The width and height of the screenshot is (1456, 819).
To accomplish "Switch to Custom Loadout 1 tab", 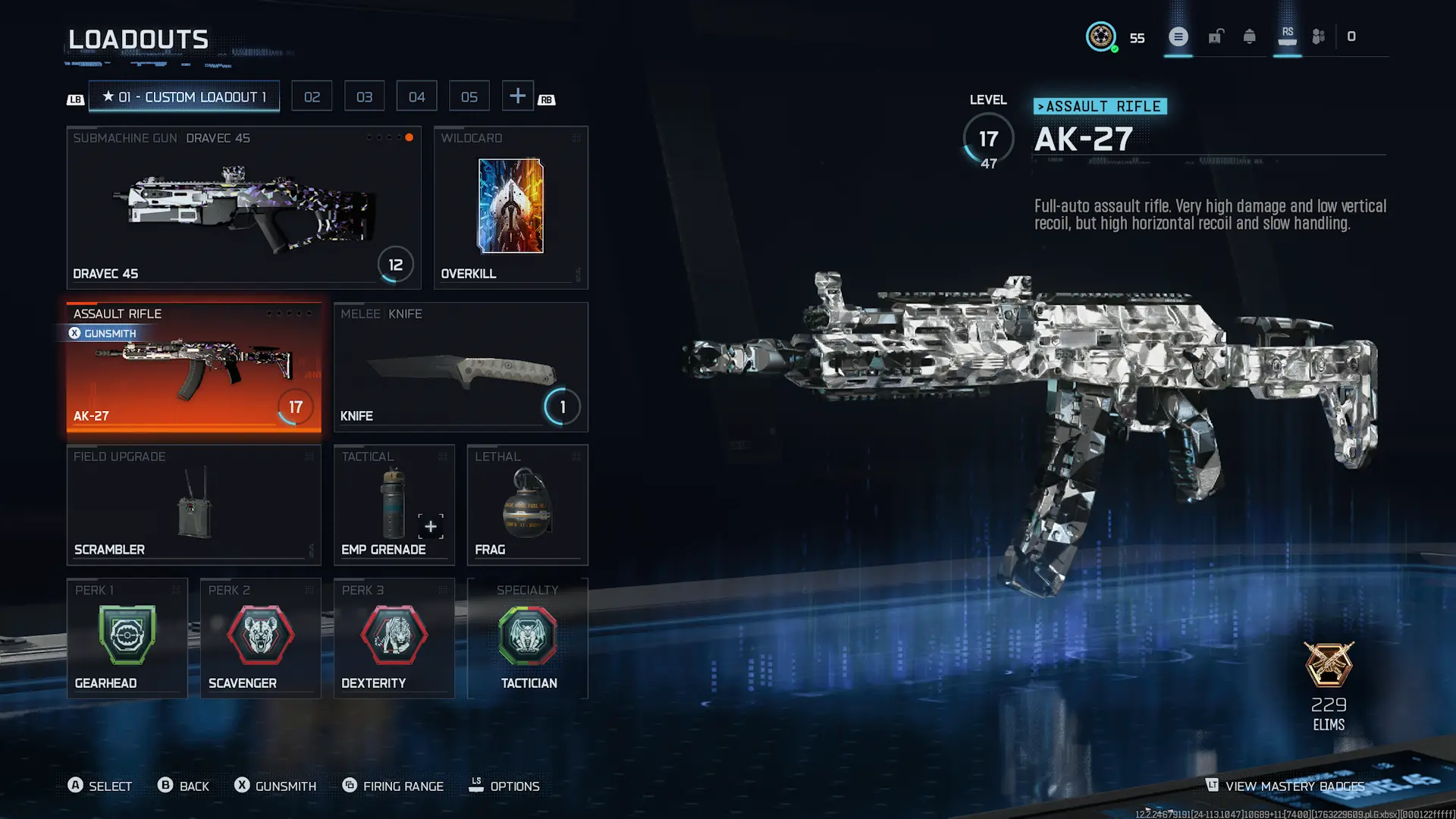I will click(184, 96).
